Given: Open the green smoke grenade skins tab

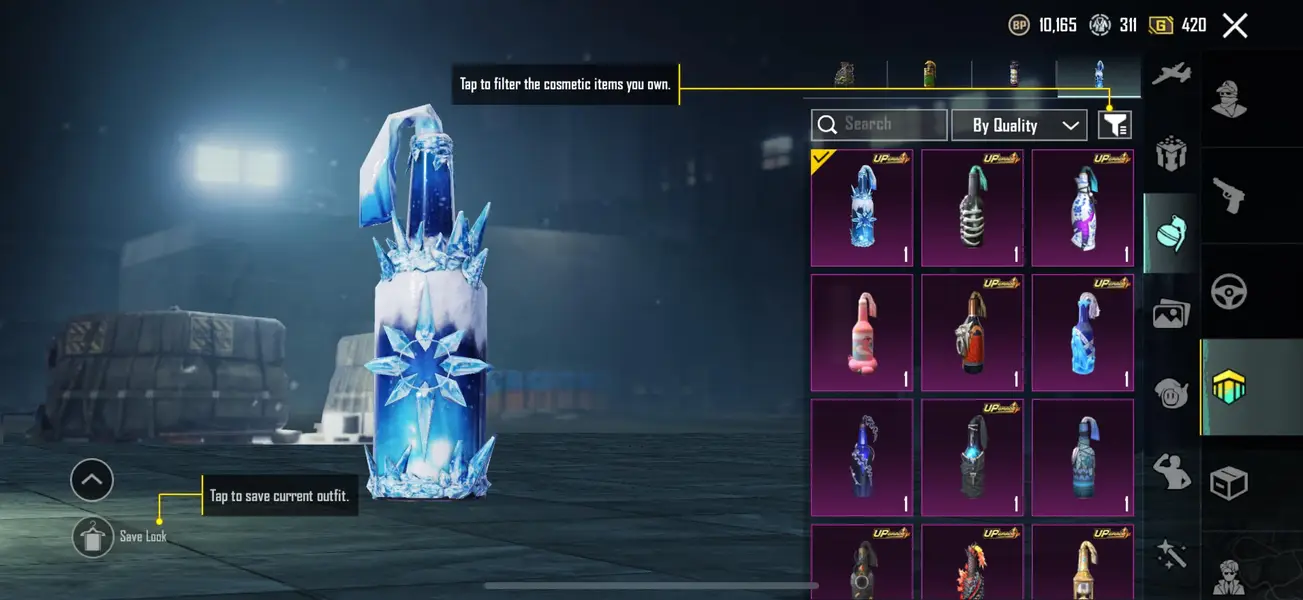Looking at the screenshot, I should coord(929,74).
